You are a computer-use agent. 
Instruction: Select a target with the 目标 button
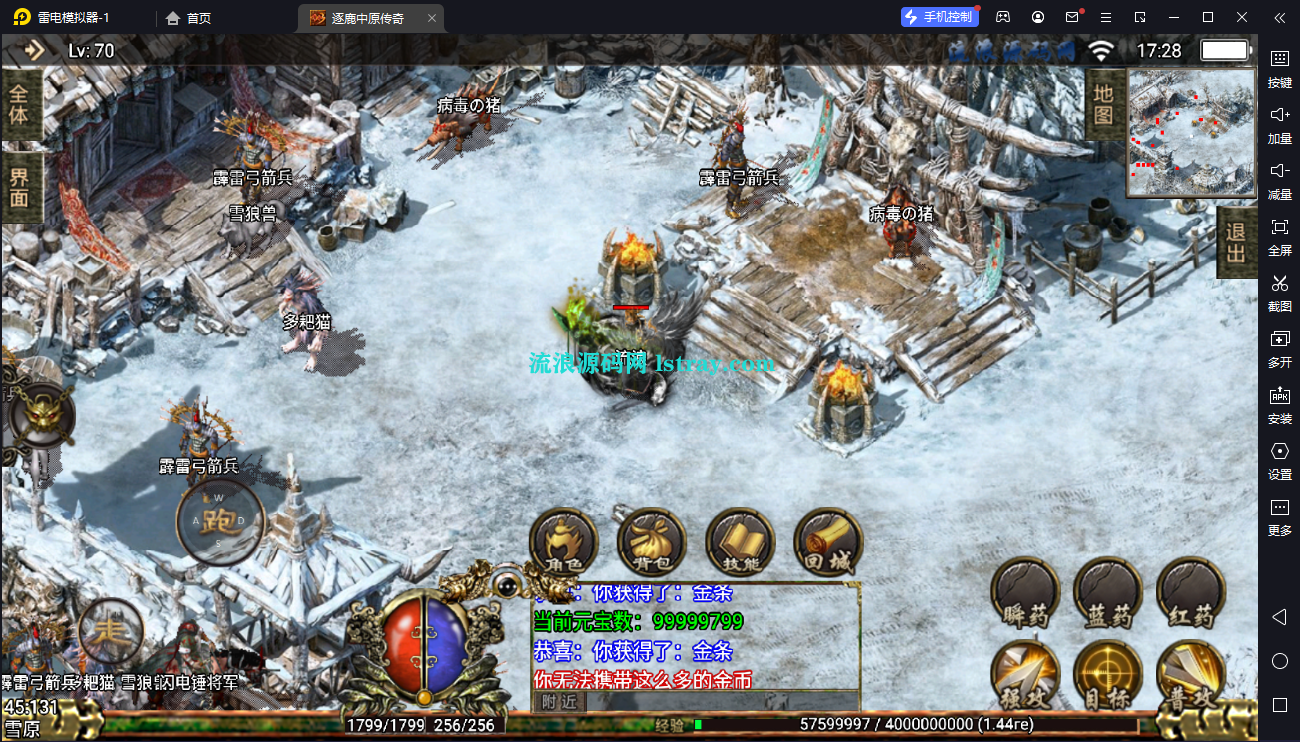pyautogui.click(x=1108, y=675)
